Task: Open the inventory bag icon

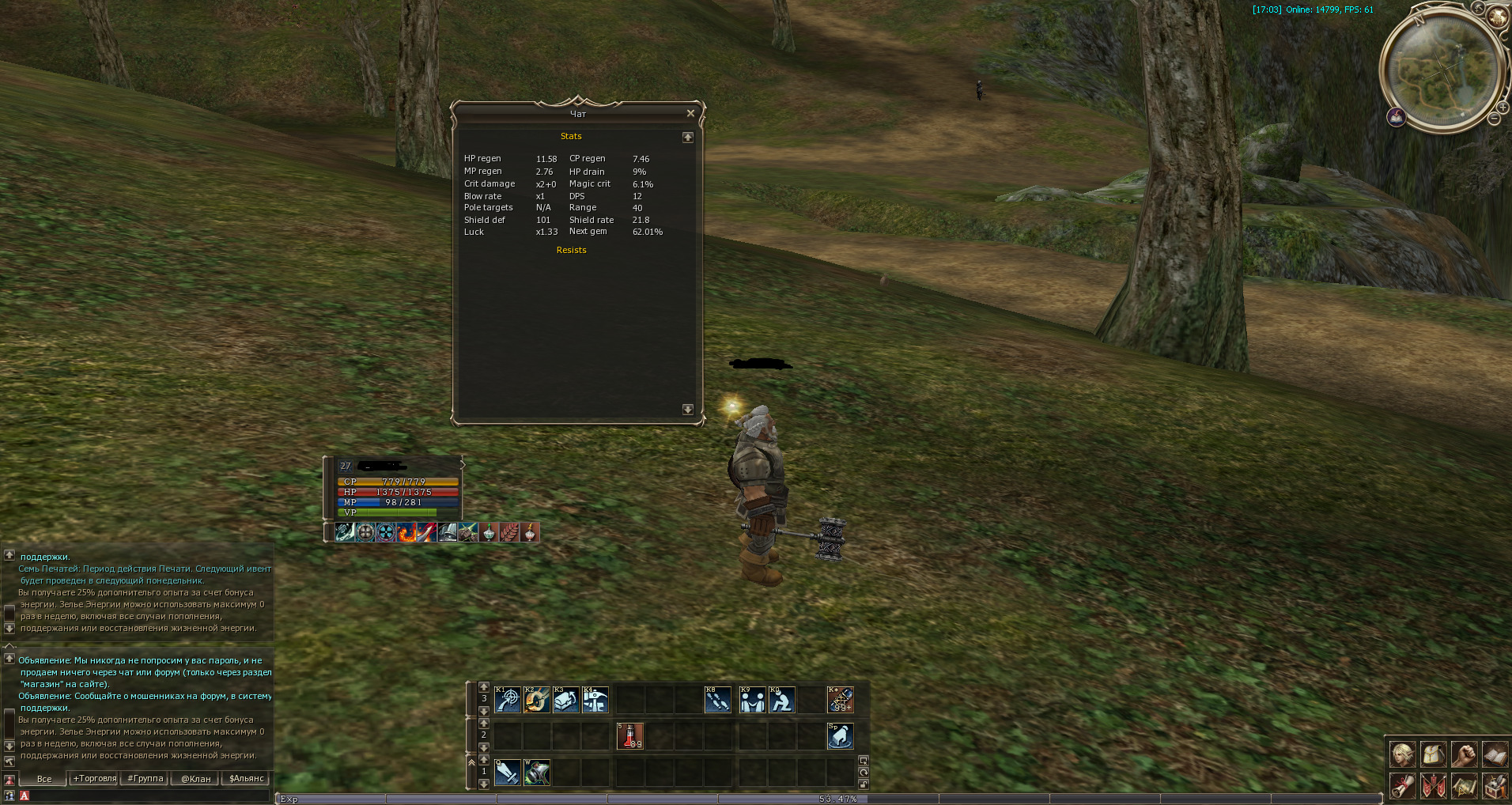Action: [x=1433, y=755]
